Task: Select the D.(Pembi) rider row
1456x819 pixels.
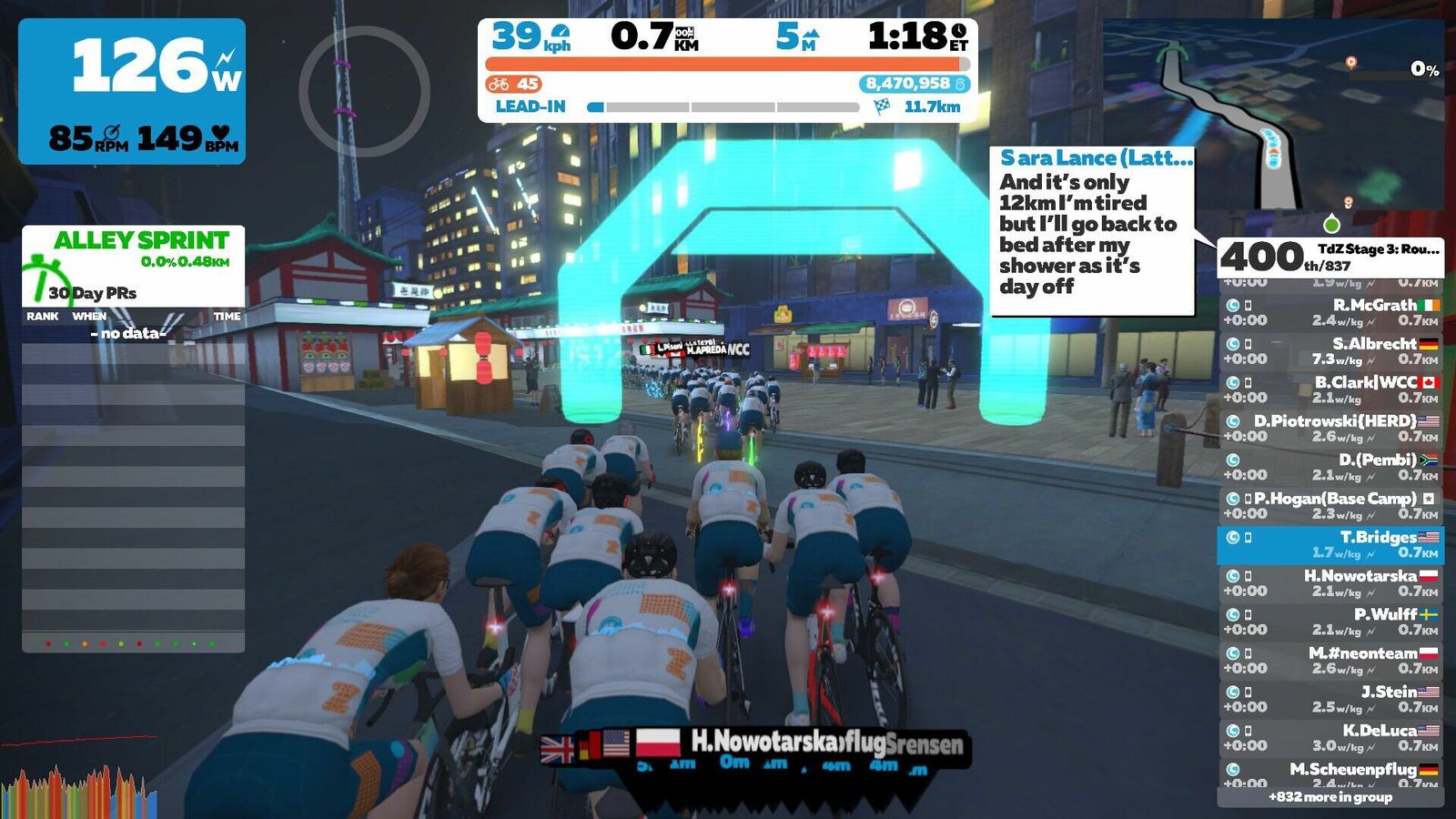Action: pyautogui.click(x=1330, y=467)
